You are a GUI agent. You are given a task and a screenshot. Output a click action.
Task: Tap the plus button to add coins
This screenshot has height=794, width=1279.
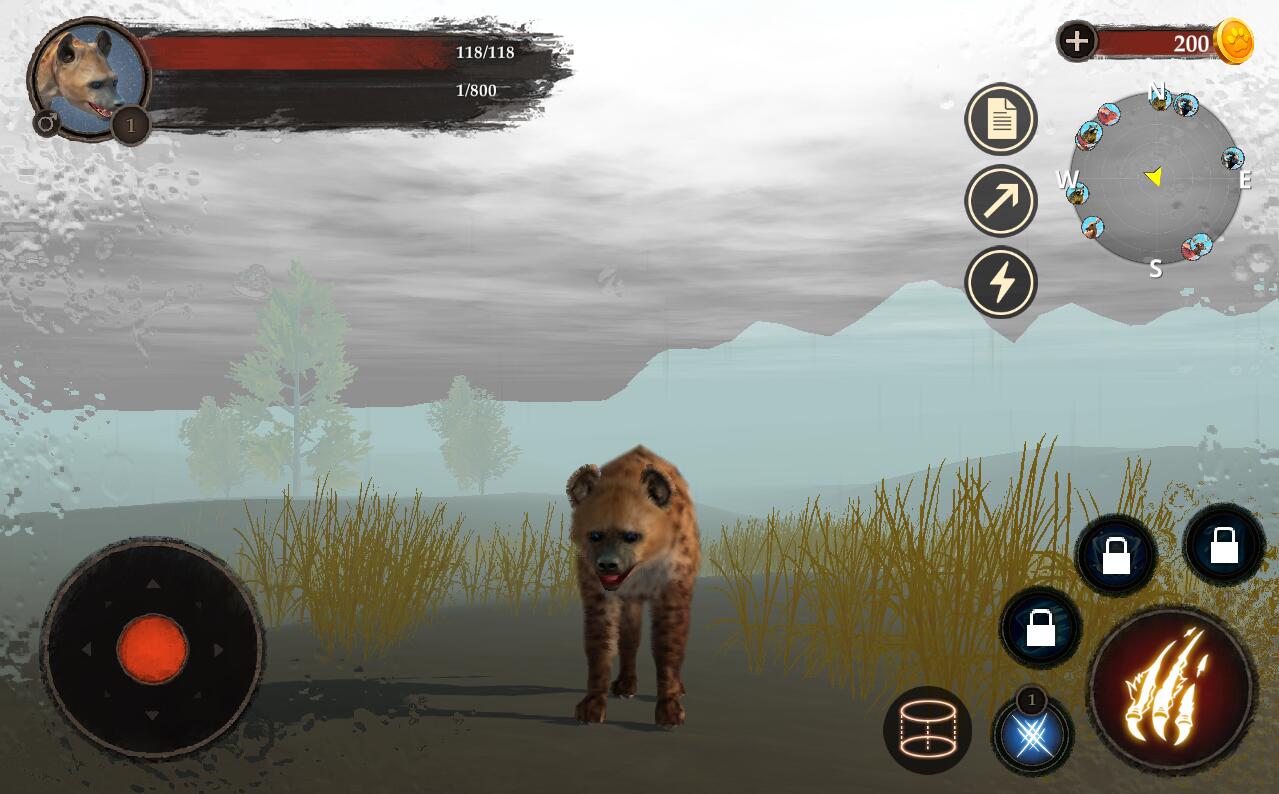[1077, 42]
